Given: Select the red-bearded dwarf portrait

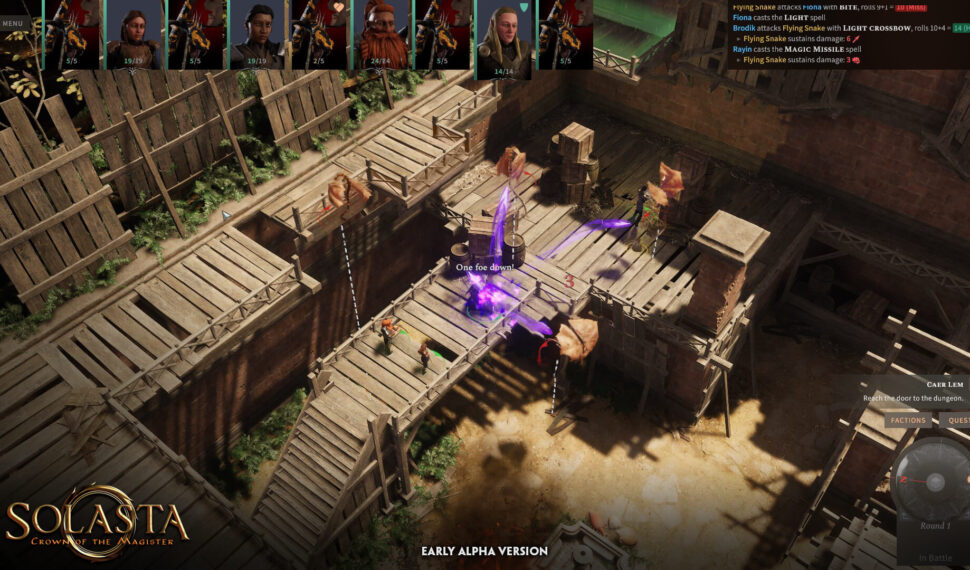Looking at the screenshot, I should click(x=380, y=33).
